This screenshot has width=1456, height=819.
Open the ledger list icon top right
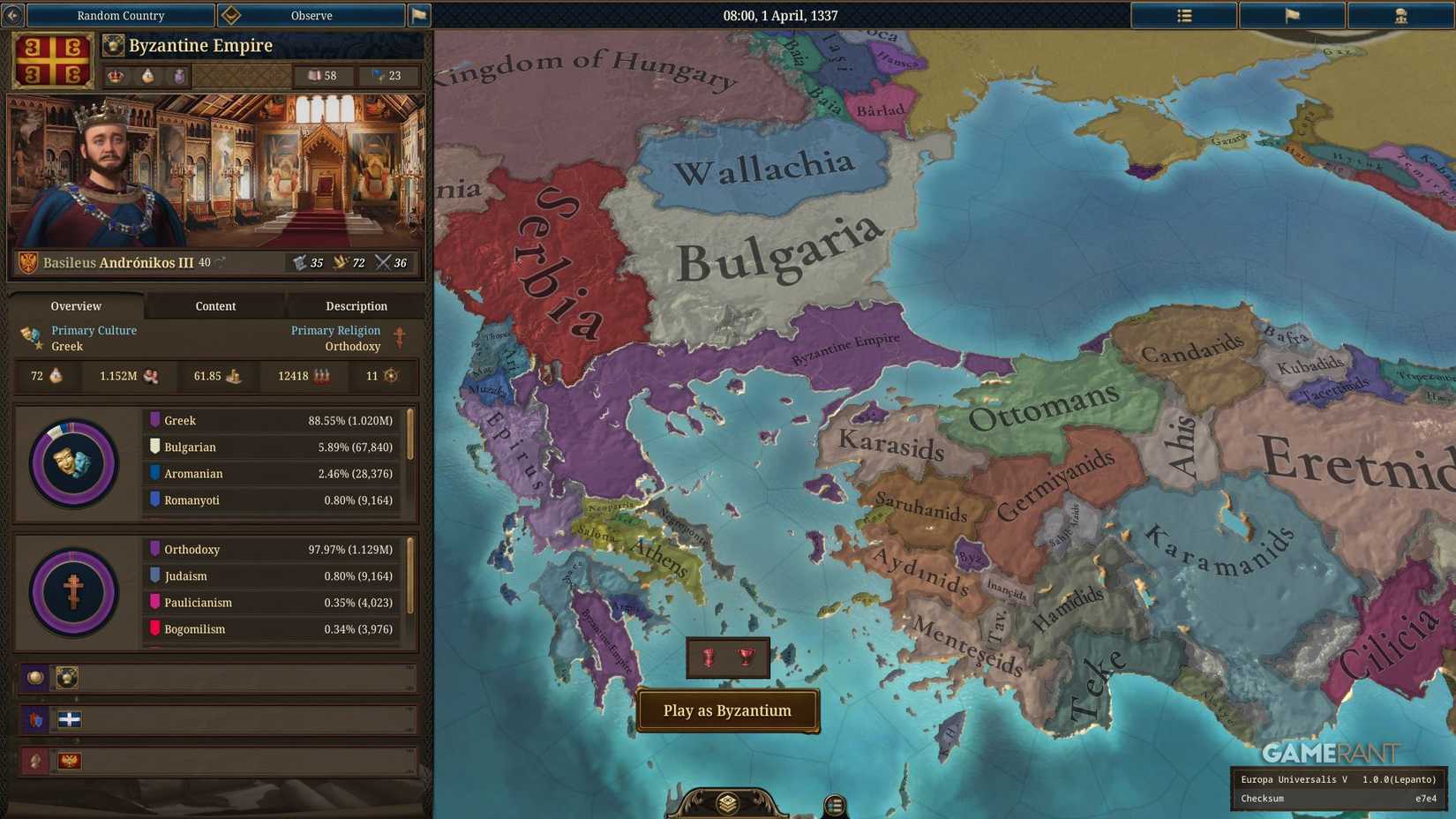point(1183,15)
